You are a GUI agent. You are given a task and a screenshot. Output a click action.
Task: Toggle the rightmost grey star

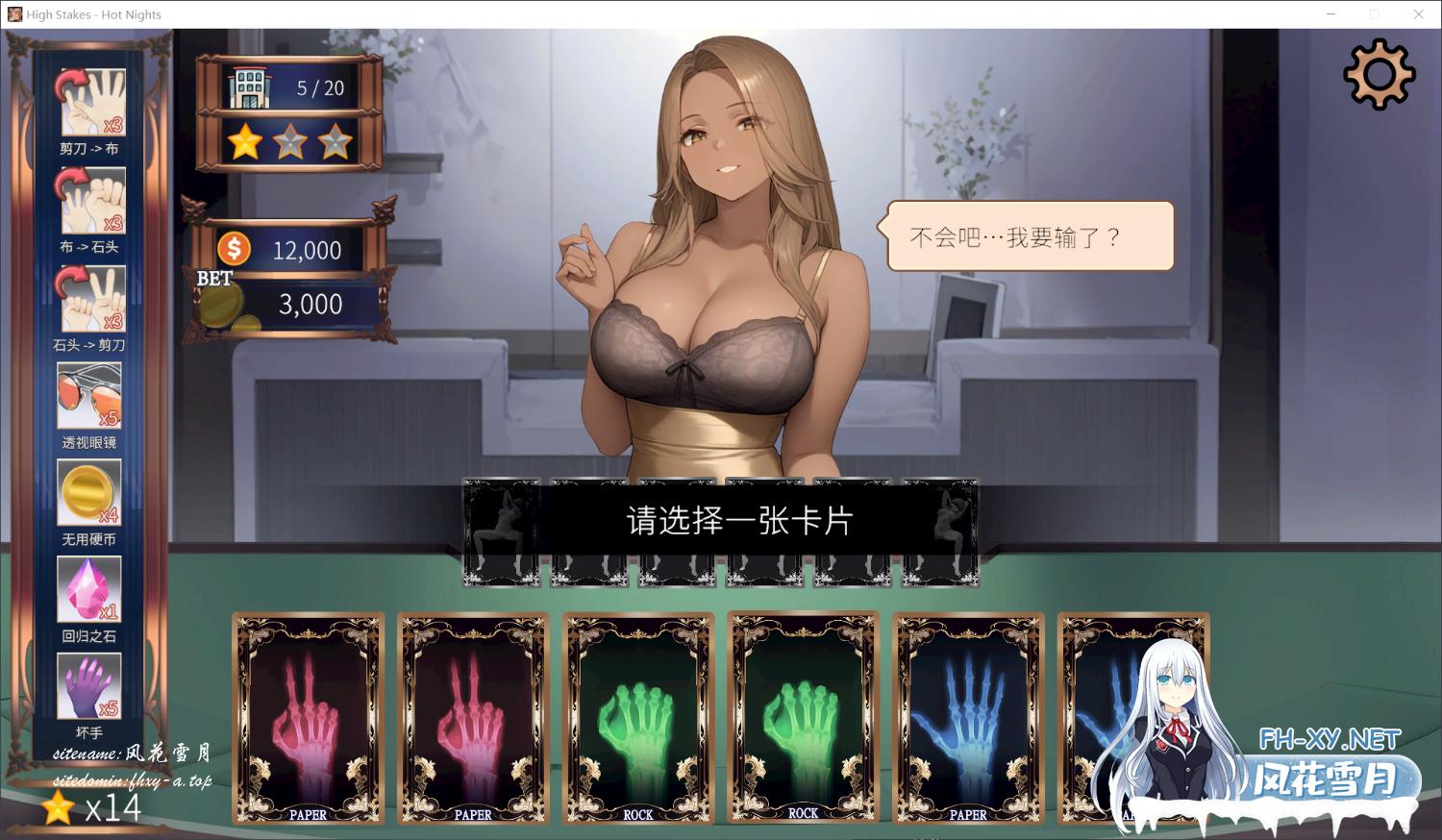tap(334, 141)
